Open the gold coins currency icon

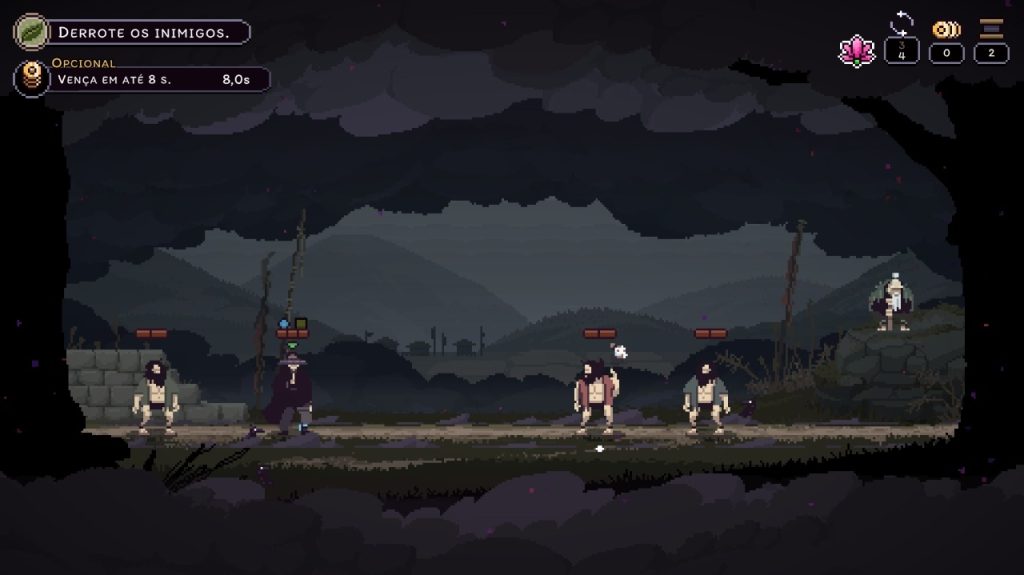pyautogui.click(x=946, y=29)
